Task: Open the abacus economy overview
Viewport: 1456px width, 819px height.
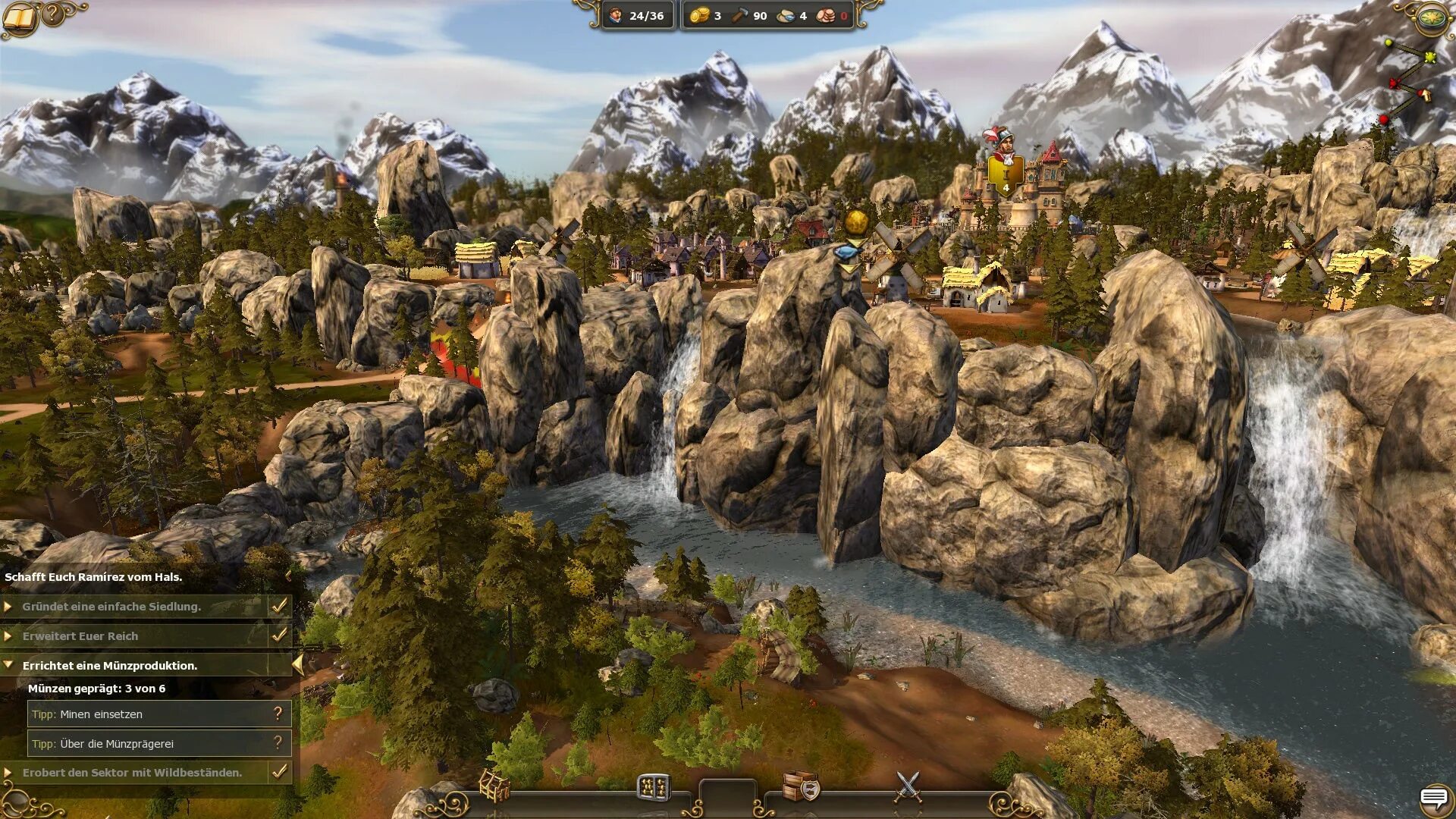Action: (x=653, y=788)
